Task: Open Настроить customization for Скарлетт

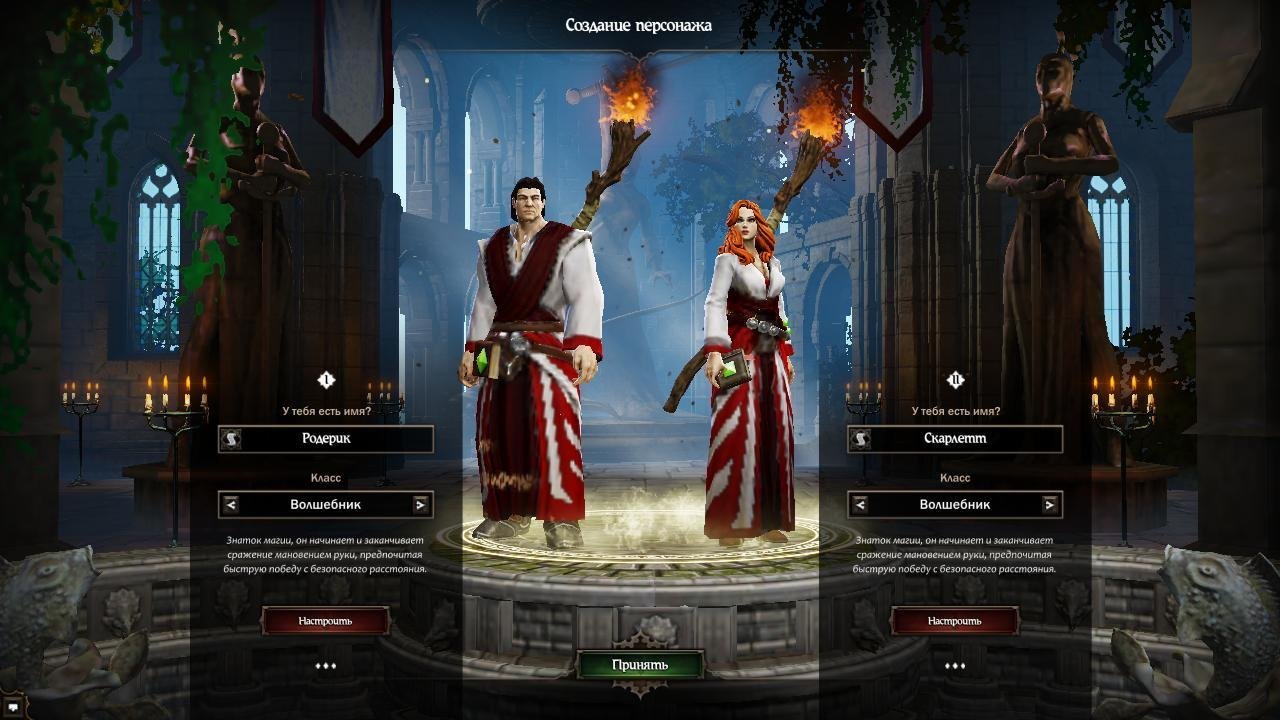Action: tap(954, 621)
